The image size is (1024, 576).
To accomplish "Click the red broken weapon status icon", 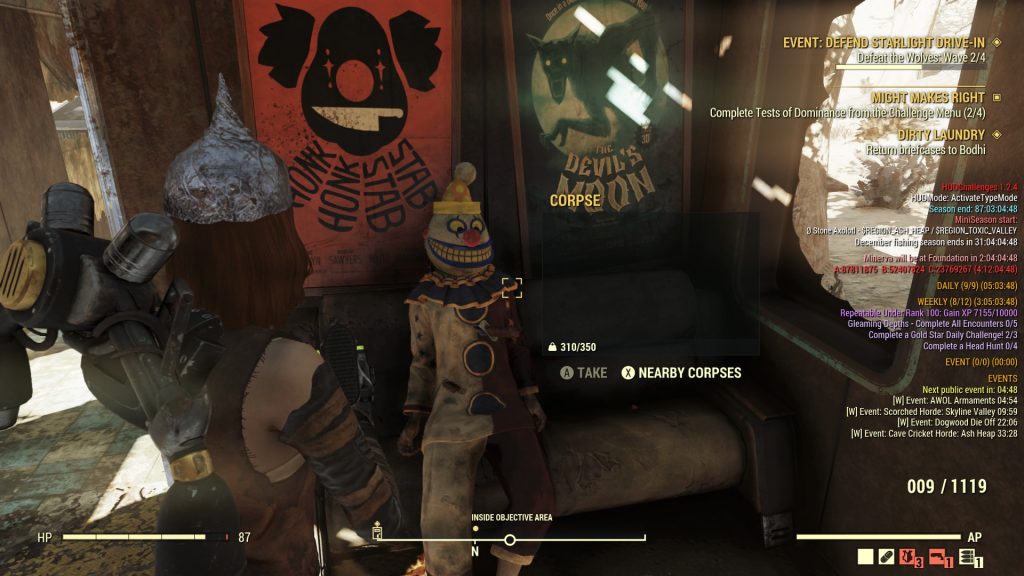I will coord(939,558).
